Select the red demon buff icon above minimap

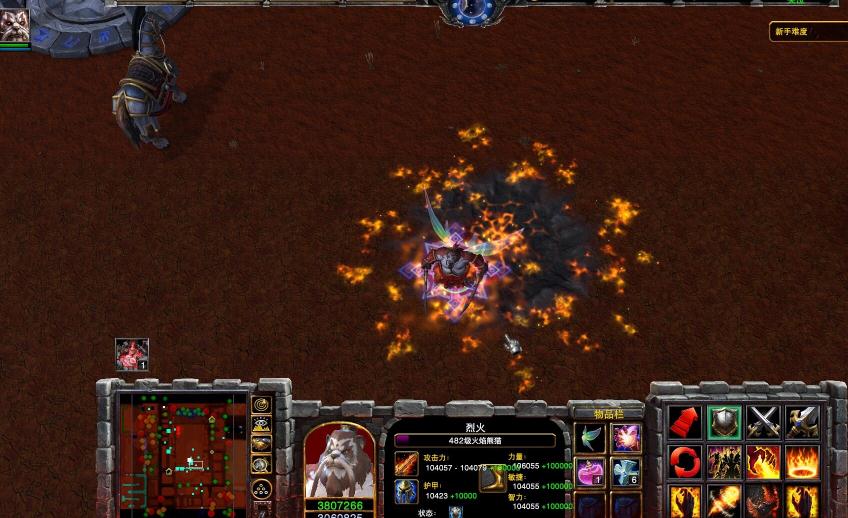coord(132,354)
